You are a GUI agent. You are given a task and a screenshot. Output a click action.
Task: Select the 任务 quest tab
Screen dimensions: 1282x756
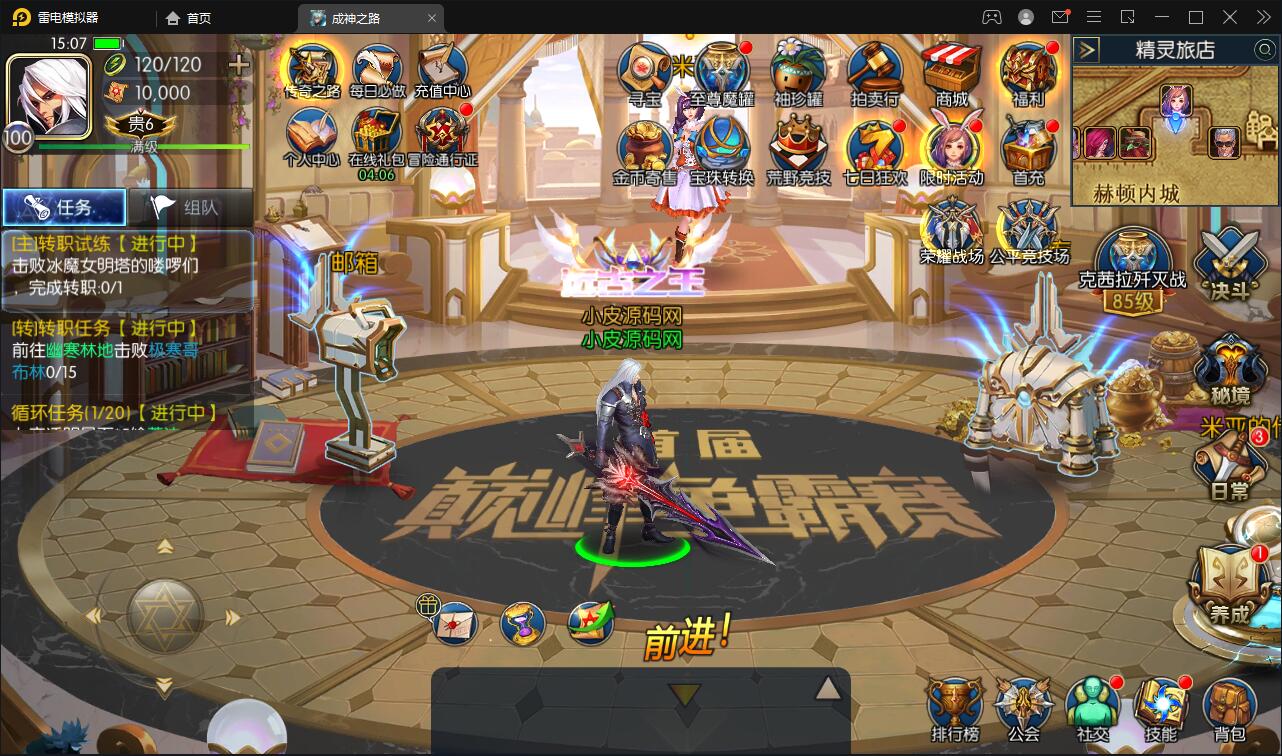(x=64, y=207)
